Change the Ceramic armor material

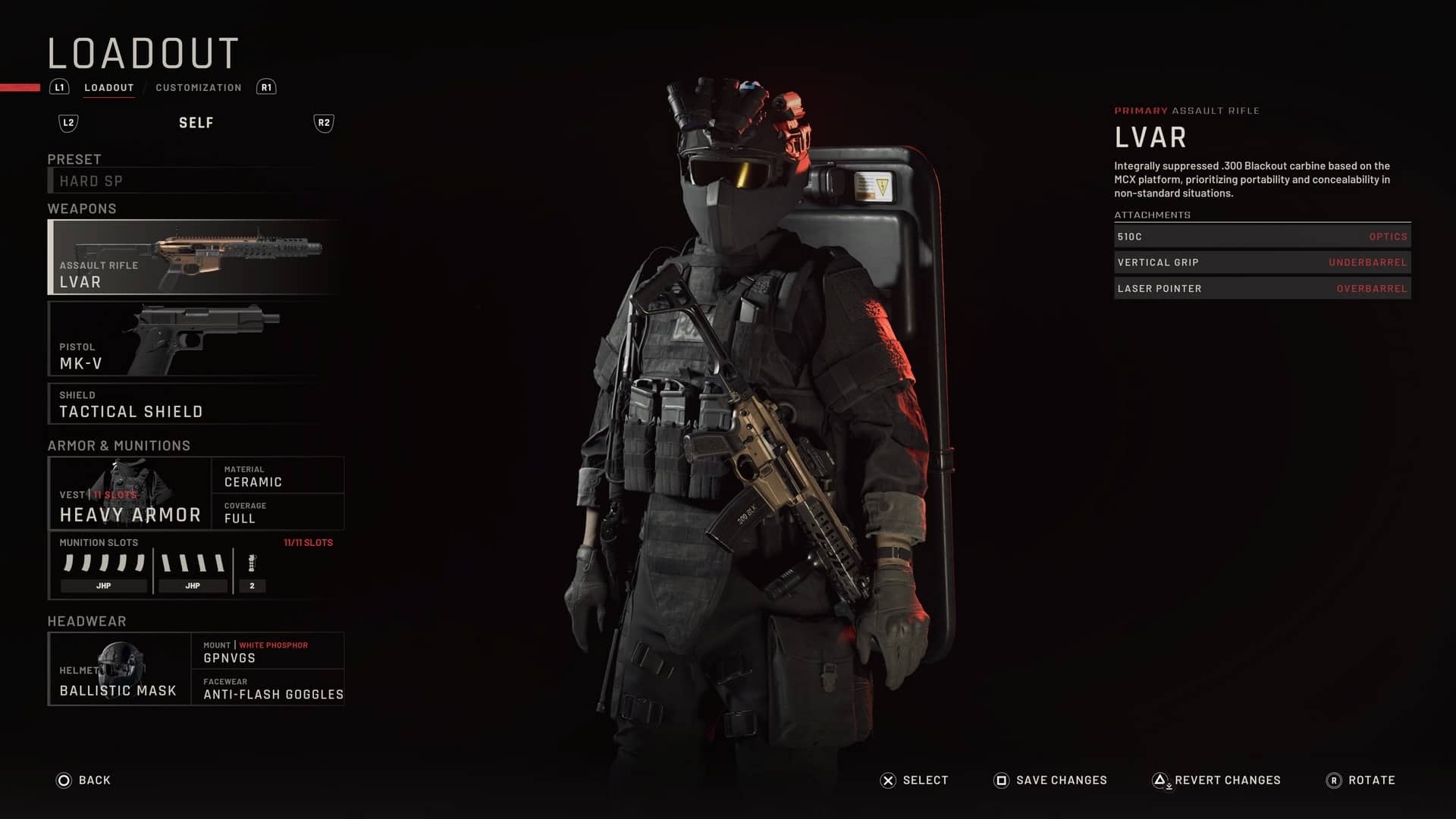[x=278, y=475]
